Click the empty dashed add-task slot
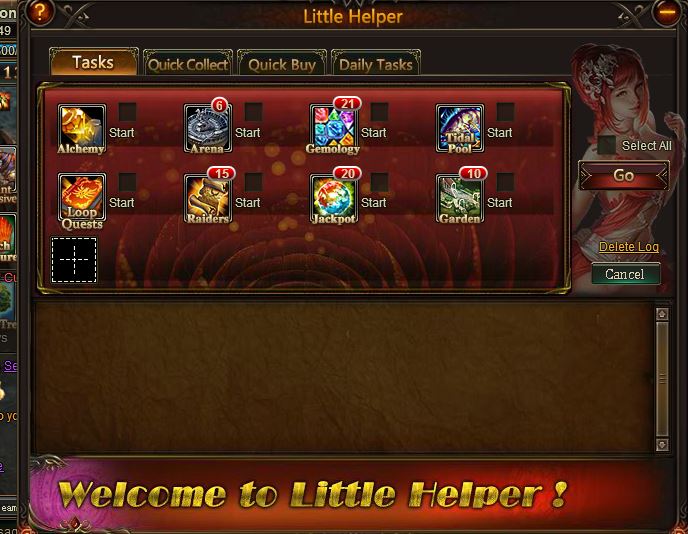This screenshot has width=688, height=534. tap(74, 260)
